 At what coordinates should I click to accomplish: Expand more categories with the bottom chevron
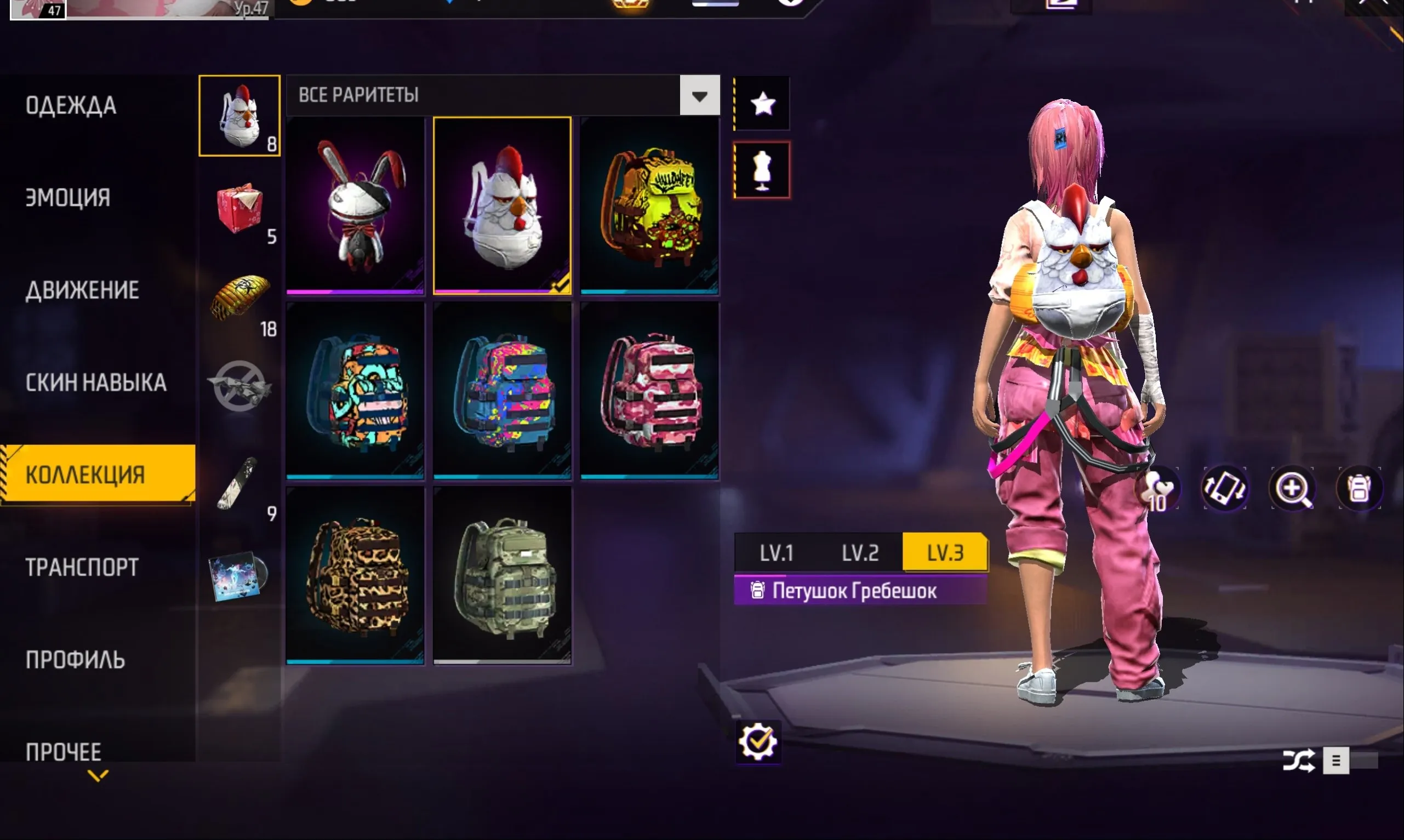click(x=98, y=776)
